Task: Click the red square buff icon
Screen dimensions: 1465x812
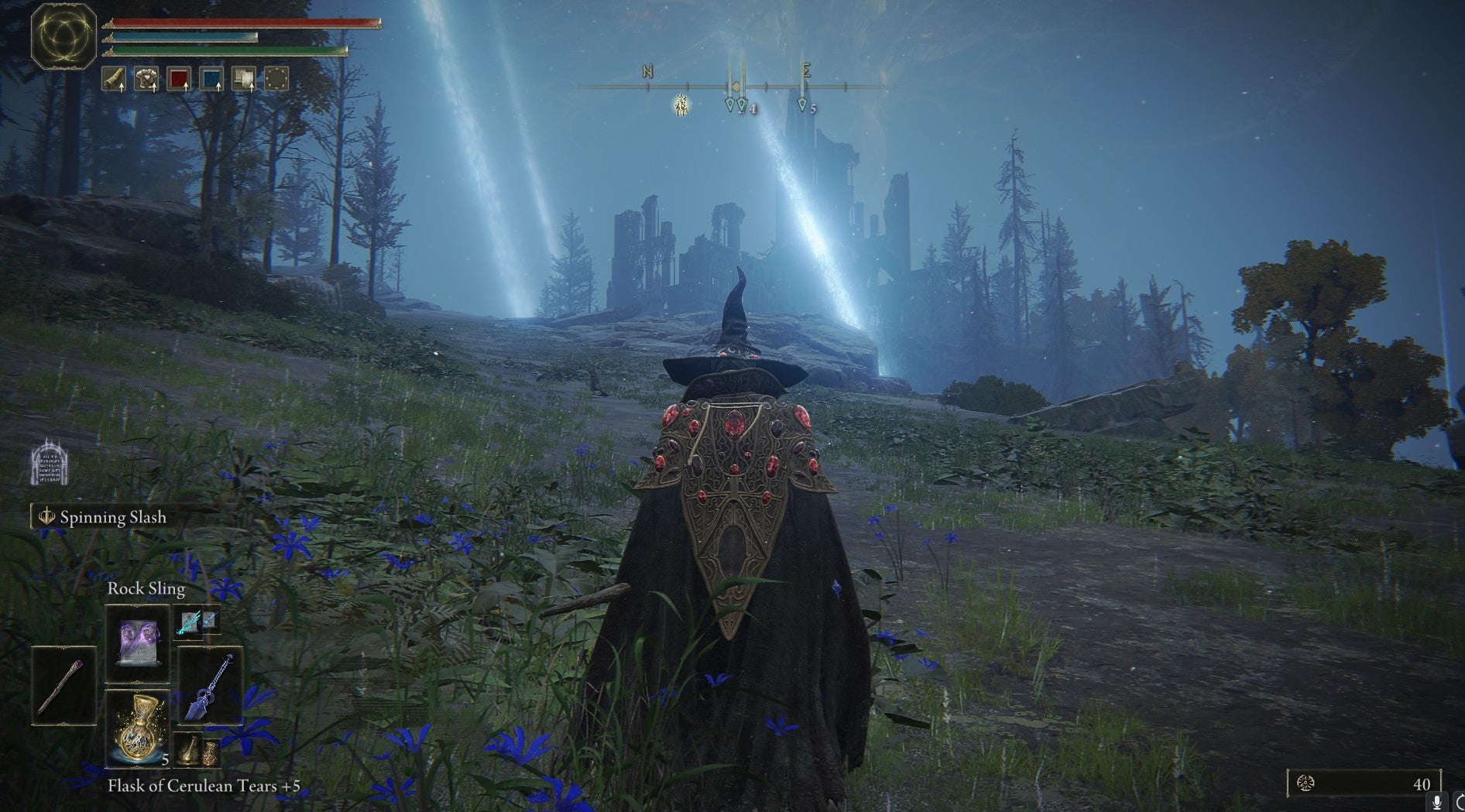Action: click(x=179, y=79)
